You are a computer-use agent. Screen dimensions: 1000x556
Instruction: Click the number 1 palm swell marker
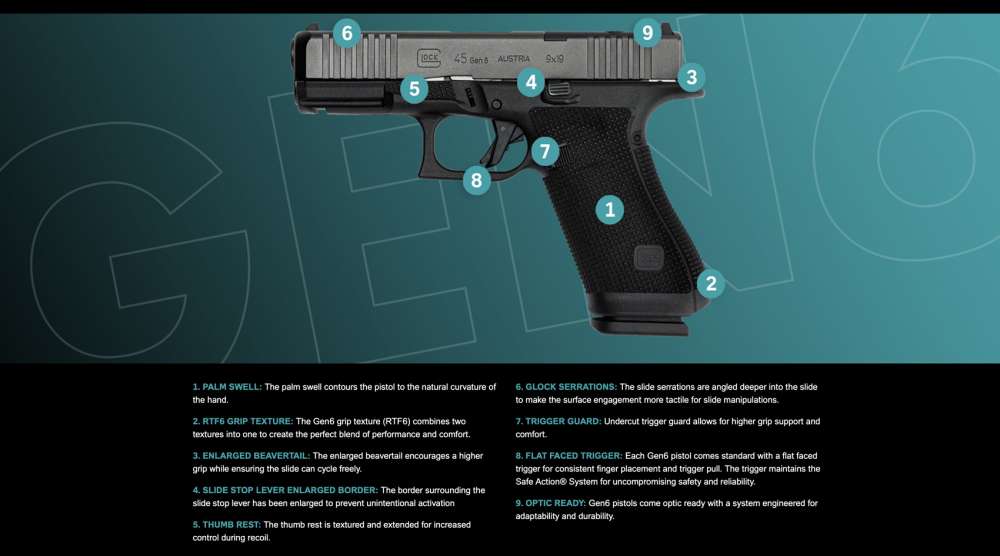(x=609, y=210)
